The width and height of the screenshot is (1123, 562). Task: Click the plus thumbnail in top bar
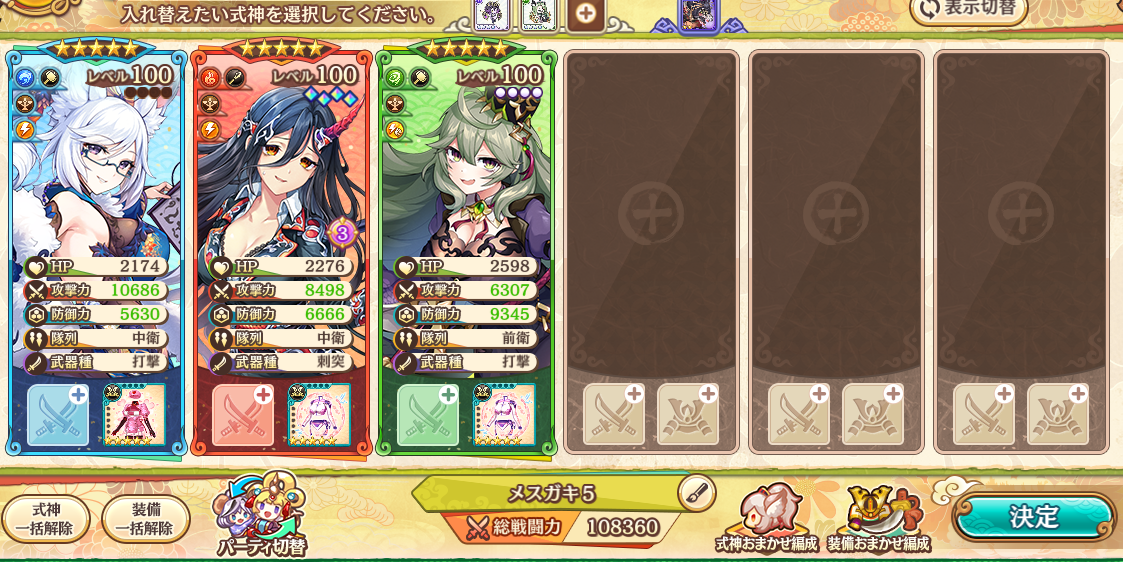tap(586, 14)
